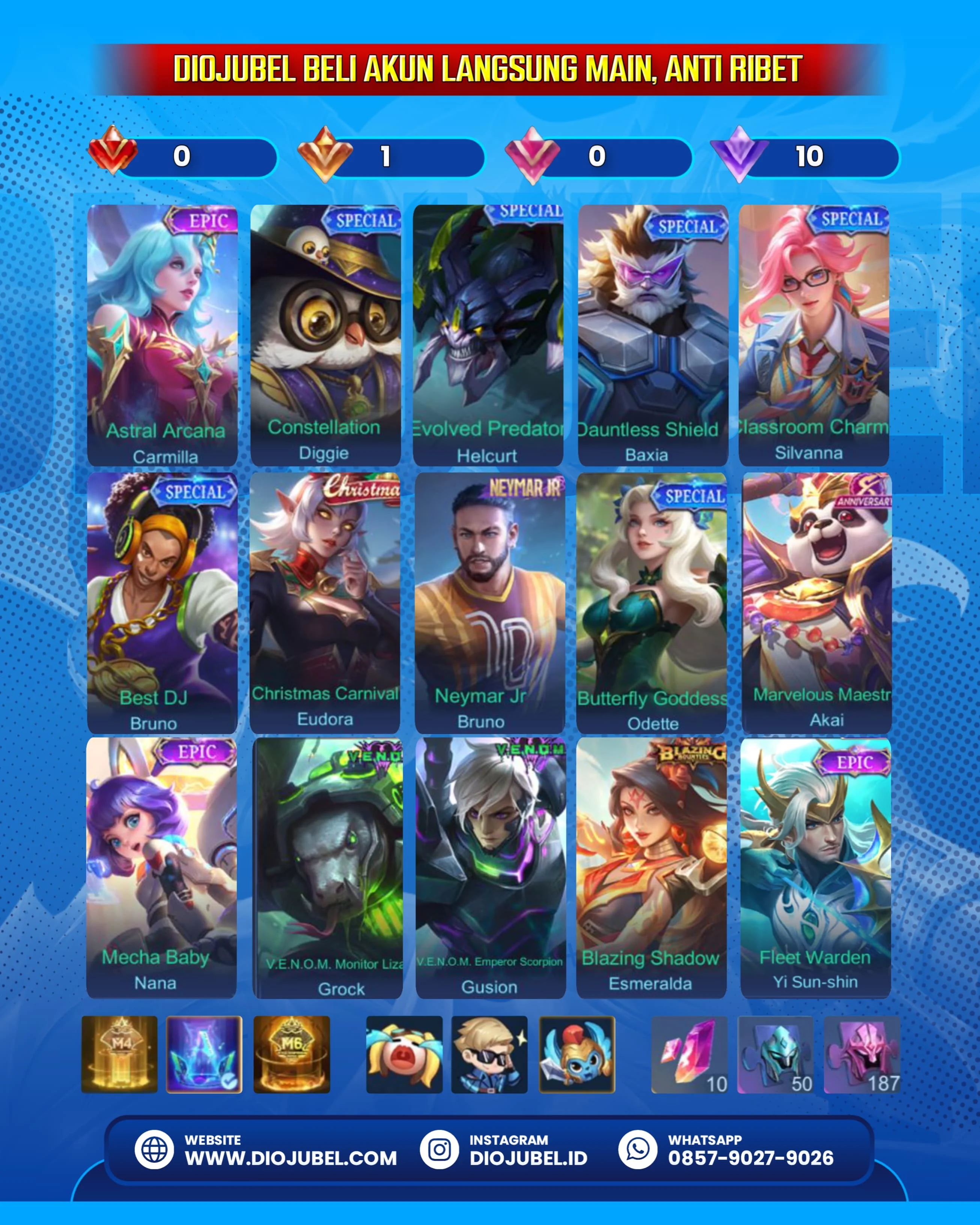Choose the Neymar Jr Bruno skin card
The height and width of the screenshot is (1225, 980).
tap(490, 602)
